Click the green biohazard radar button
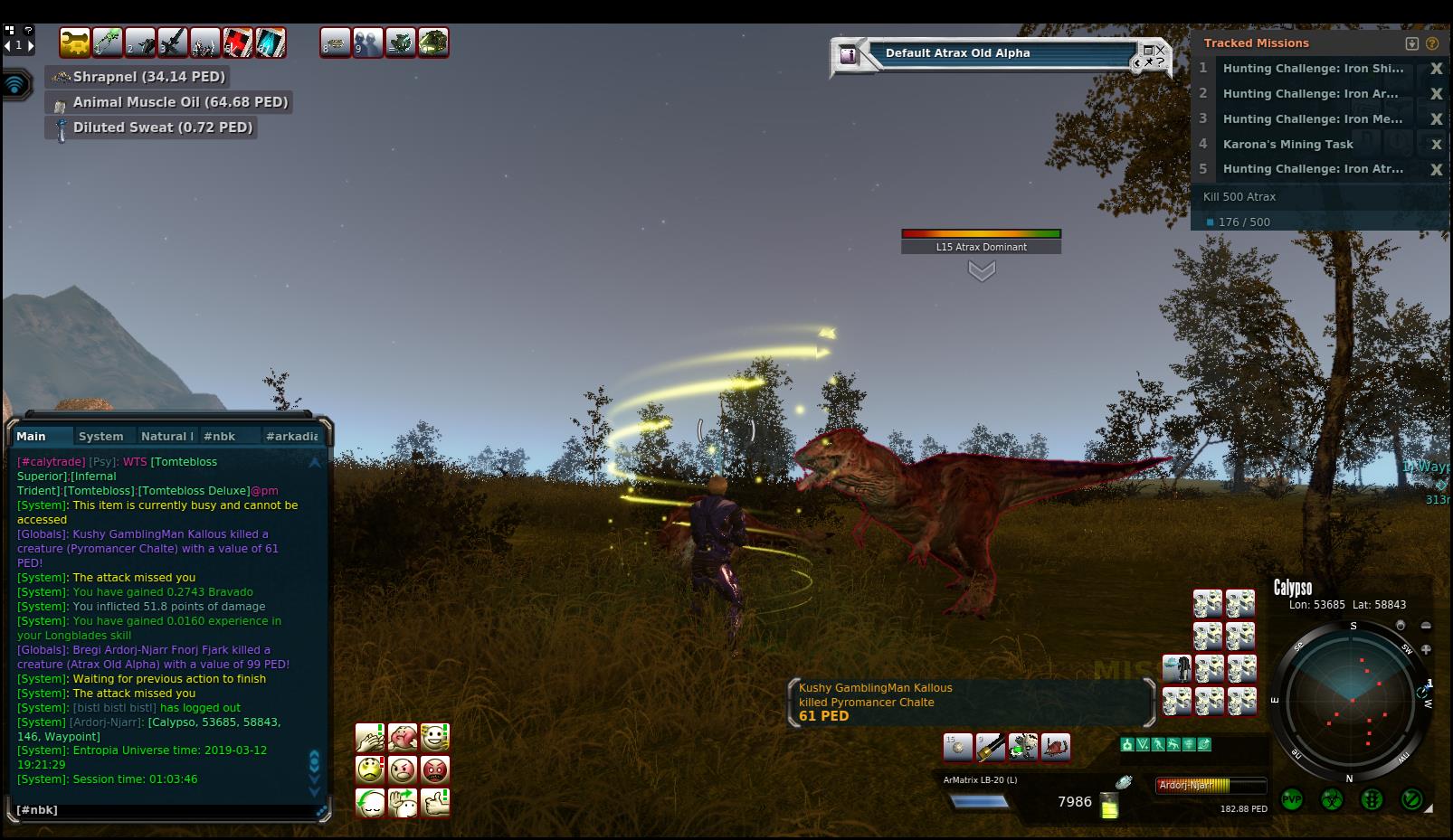The image size is (1453, 840). [x=1332, y=800]
